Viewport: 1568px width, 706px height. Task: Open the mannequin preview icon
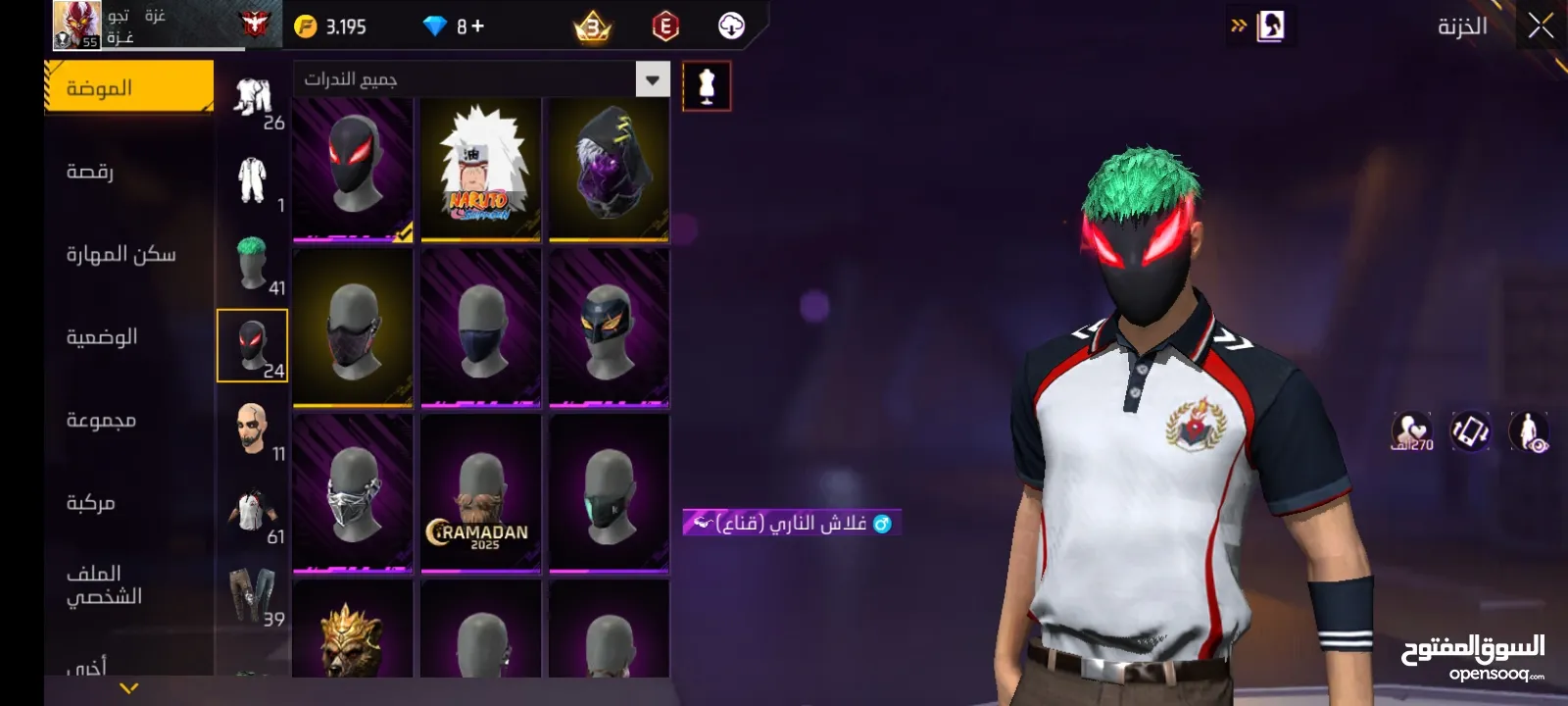(706, 86)
